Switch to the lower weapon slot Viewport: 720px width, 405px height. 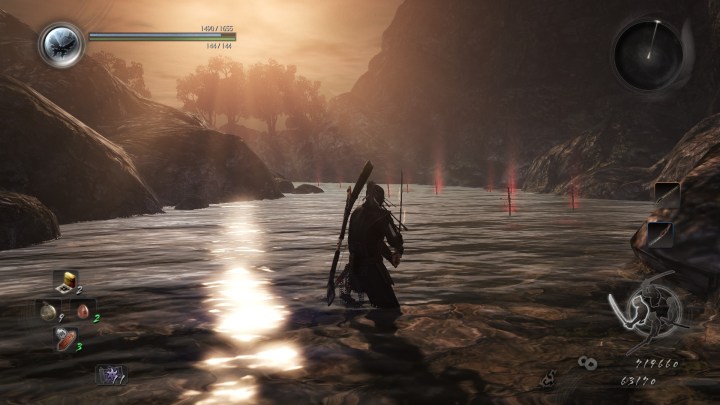[660, 233]
